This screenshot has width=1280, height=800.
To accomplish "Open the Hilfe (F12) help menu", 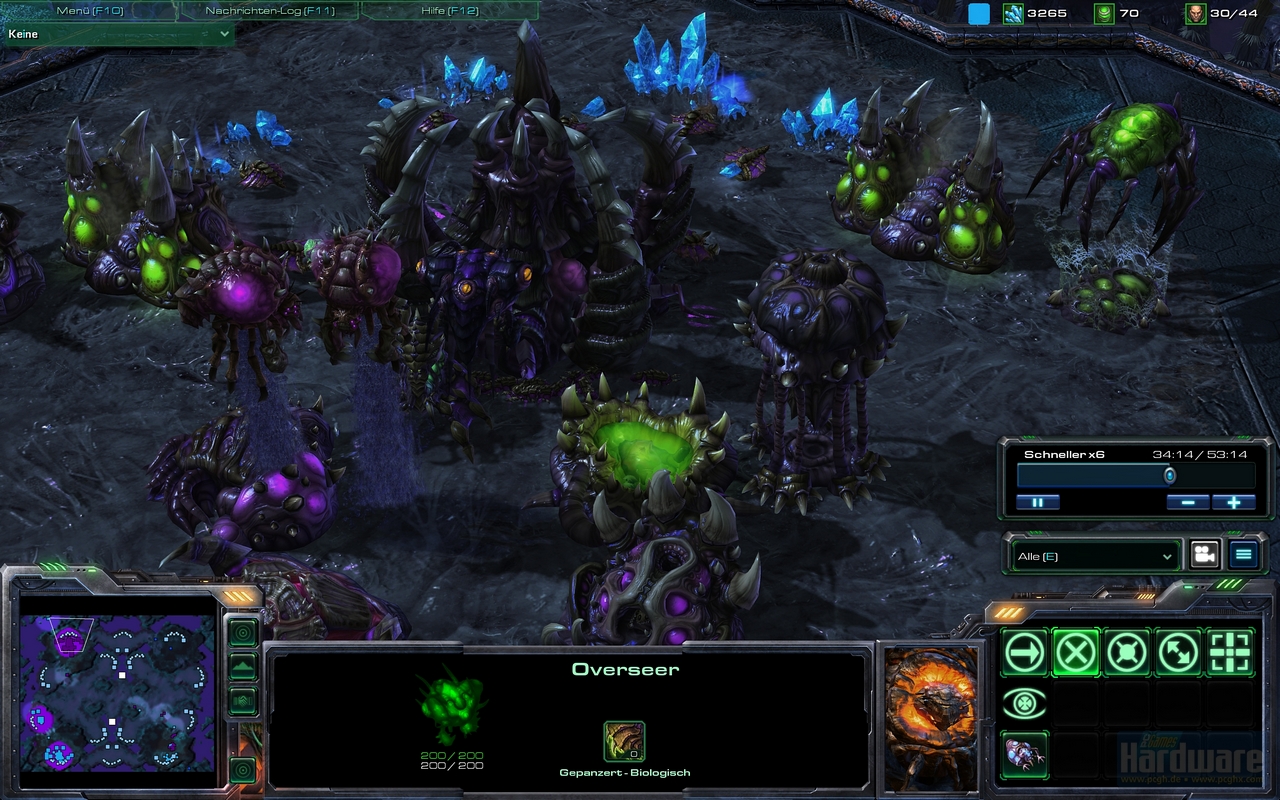I will 449,11.
